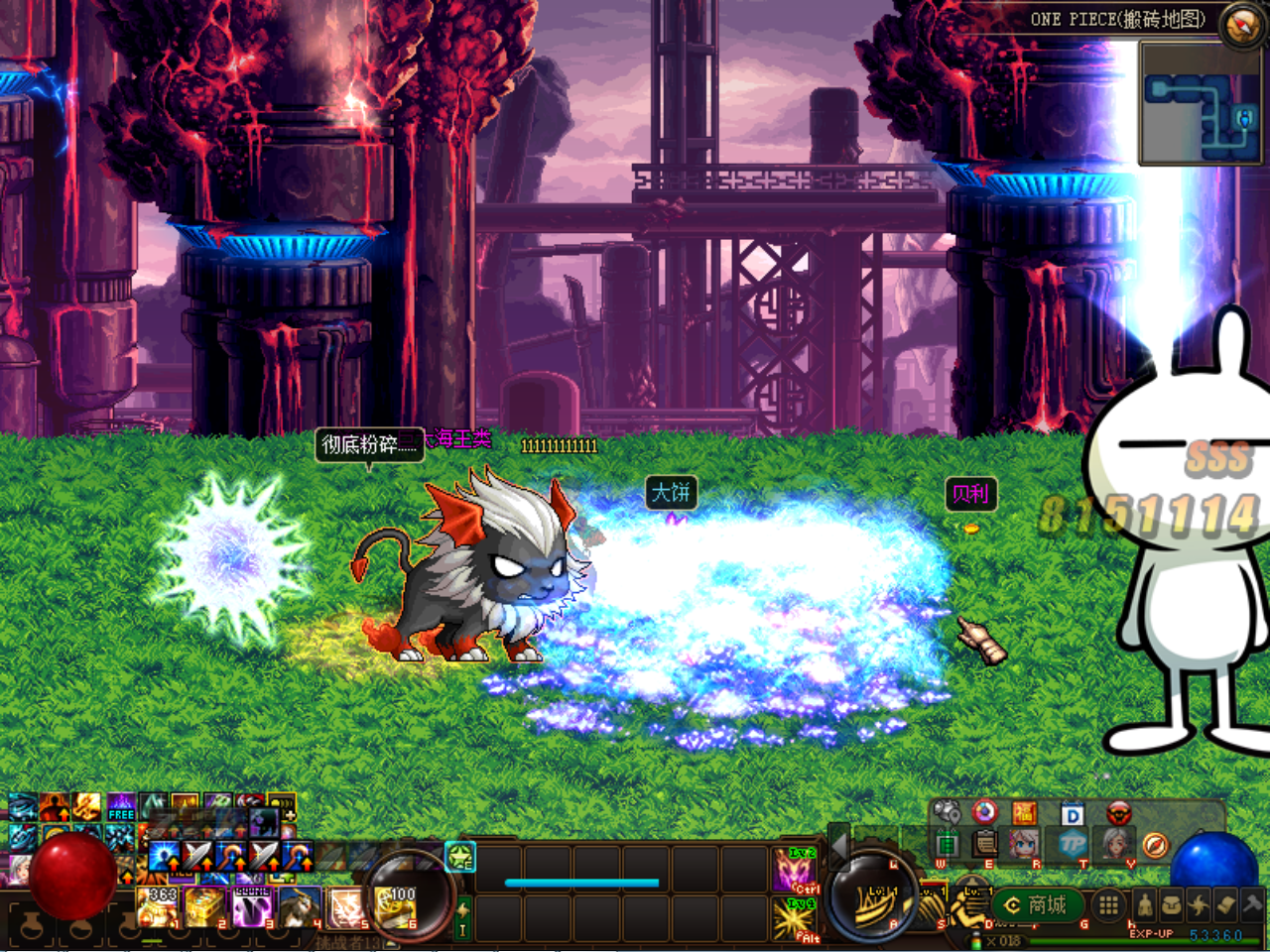This screenshot has width=1270, height=952.
Task: Open the quest clipboard icon on E hotkey
Action: click(x=983, y=844)
